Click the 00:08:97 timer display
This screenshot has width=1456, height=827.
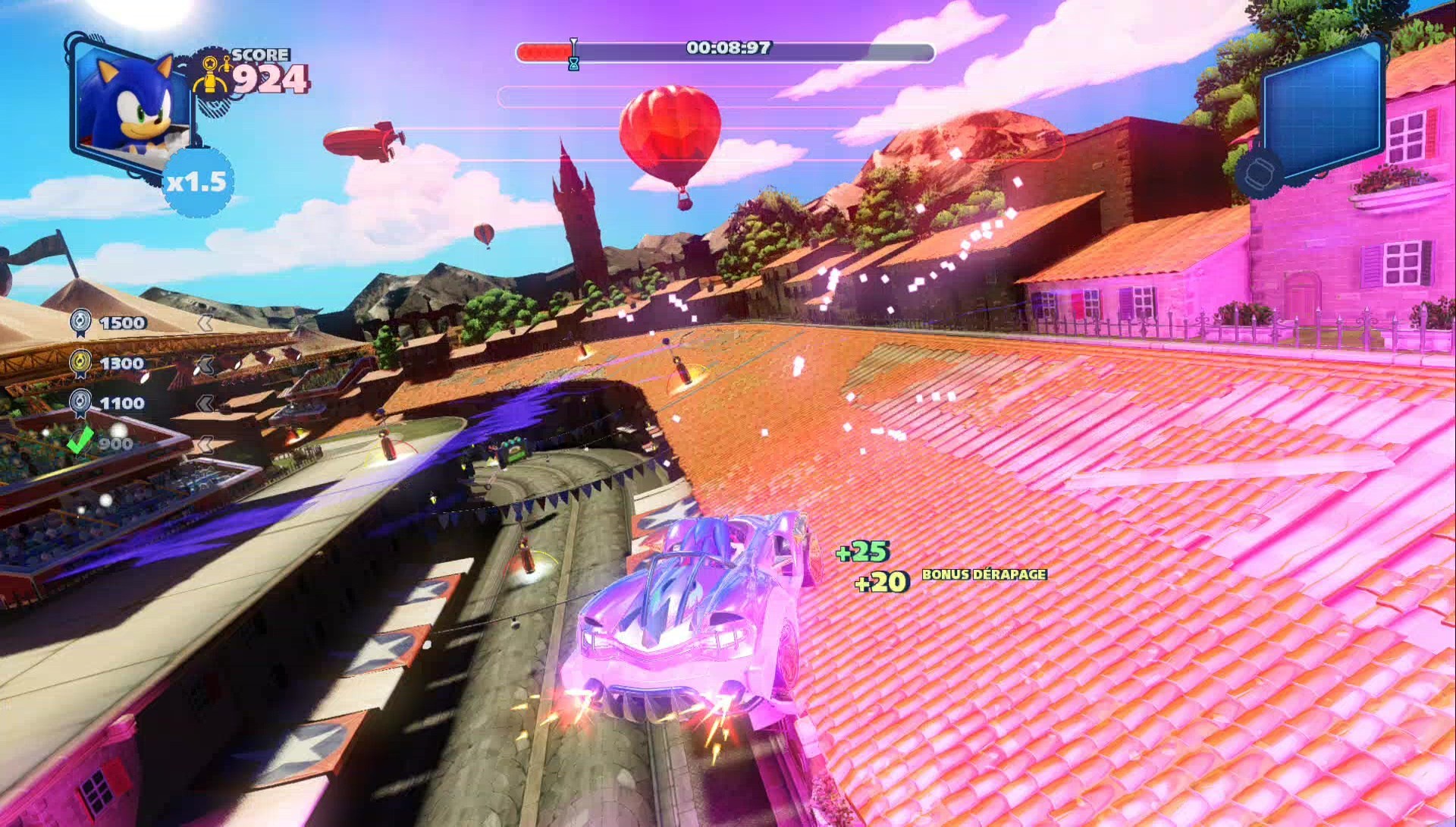[x=730, y=47]
